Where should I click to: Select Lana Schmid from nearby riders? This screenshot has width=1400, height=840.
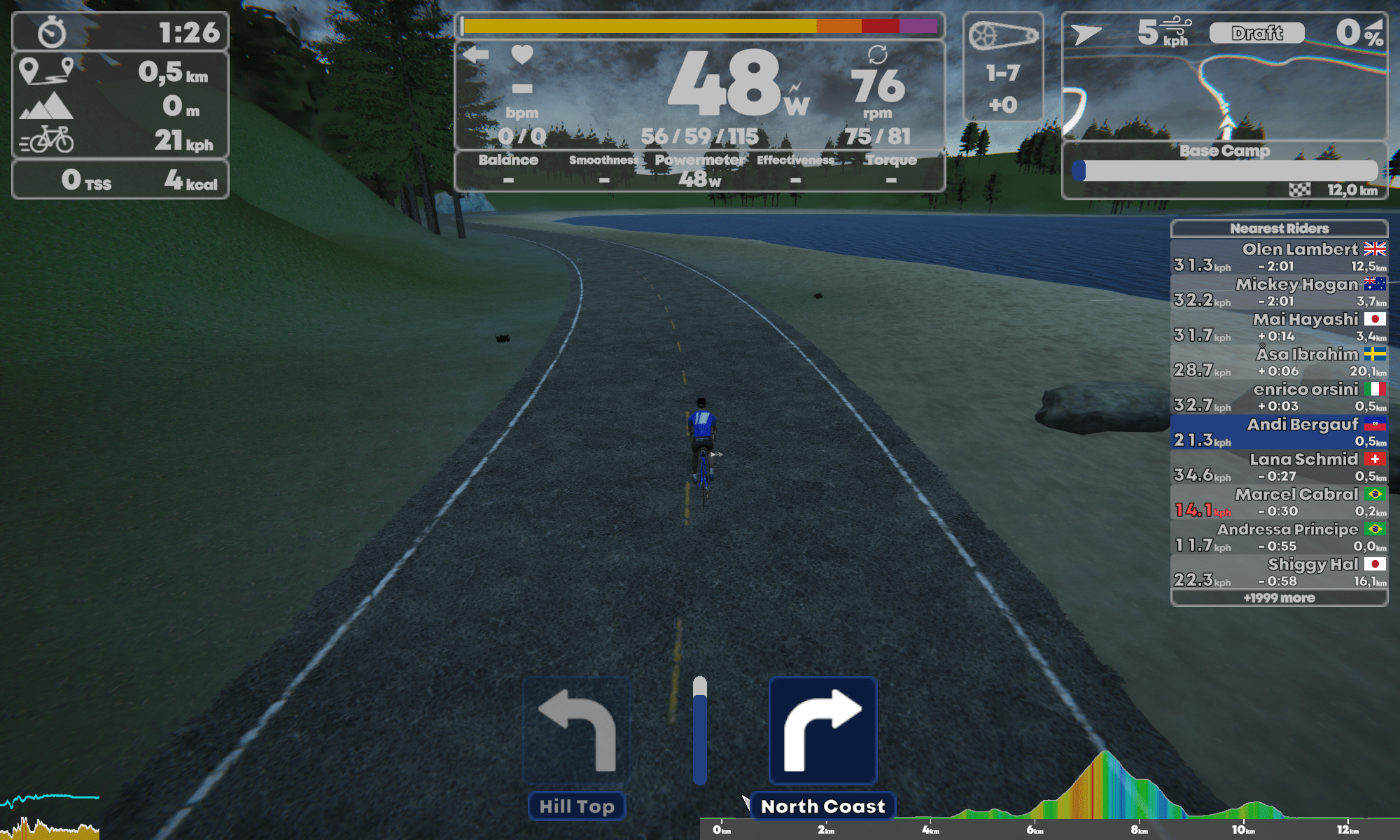coord(1279,467)
